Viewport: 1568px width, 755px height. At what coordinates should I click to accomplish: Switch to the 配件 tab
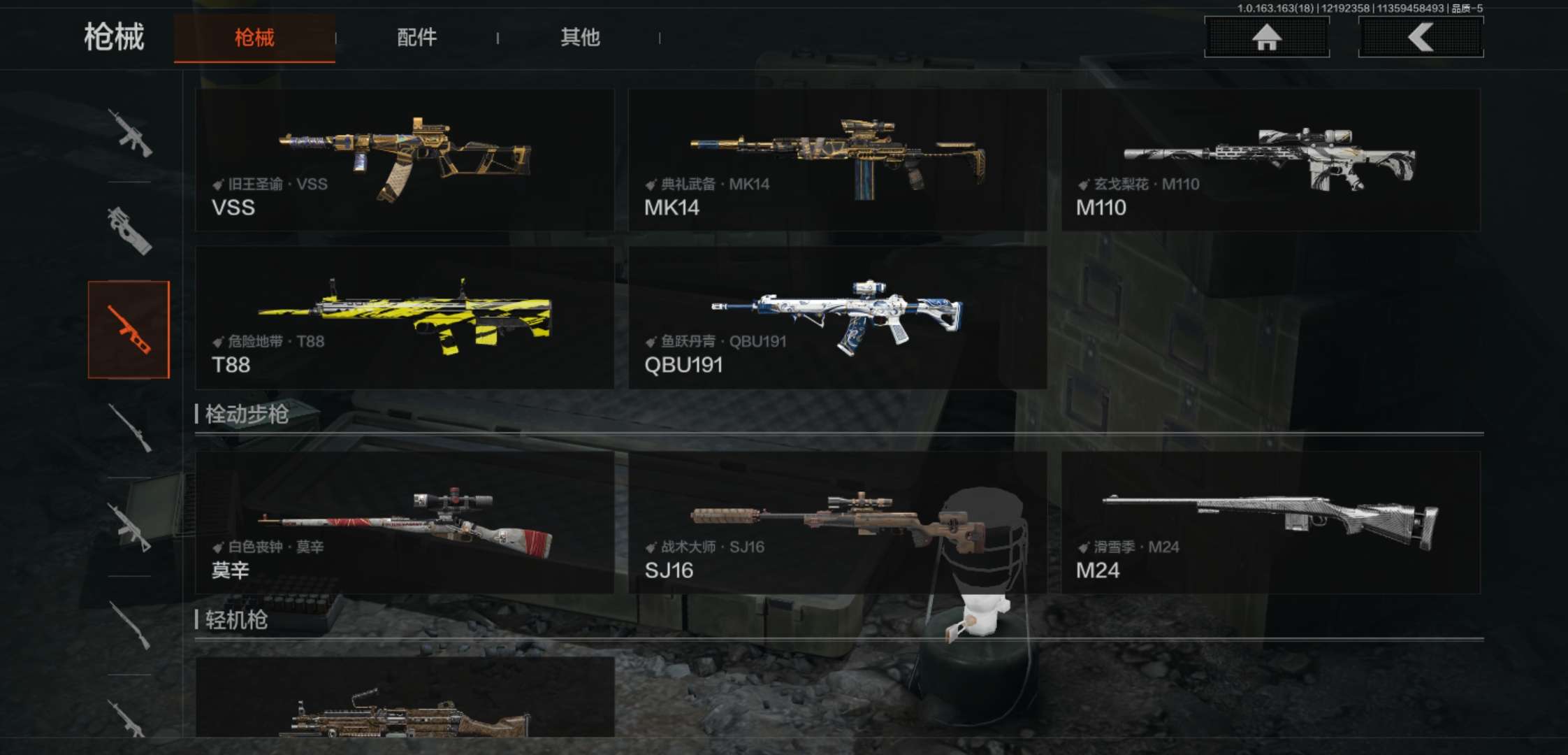(x=416, y=38)
